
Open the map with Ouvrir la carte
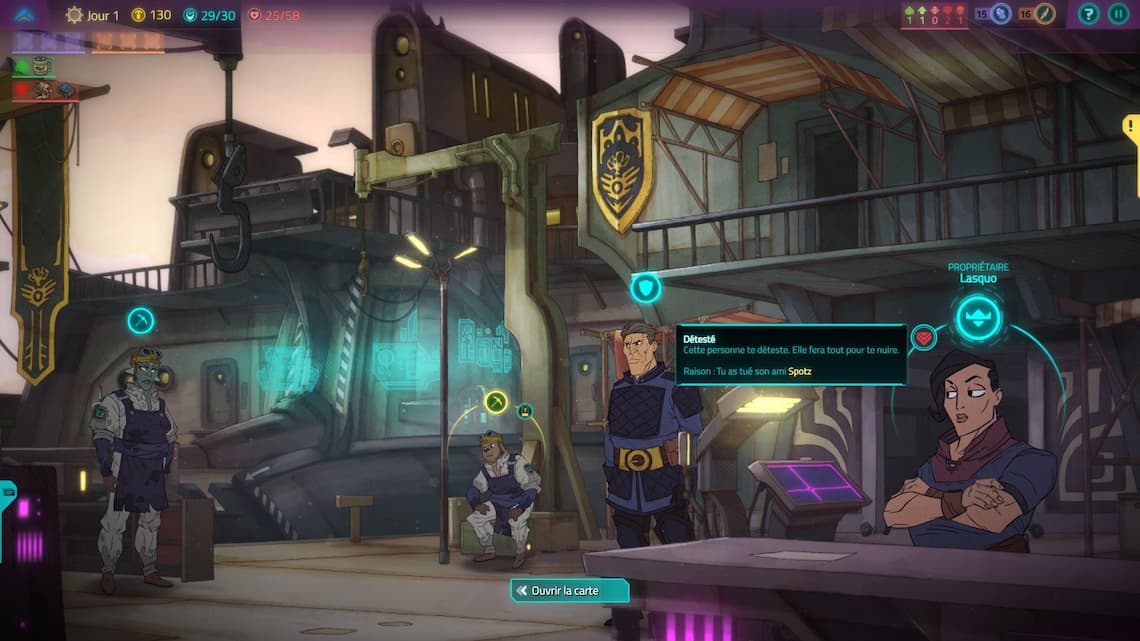pyautogui.click(x=570, y=591)
